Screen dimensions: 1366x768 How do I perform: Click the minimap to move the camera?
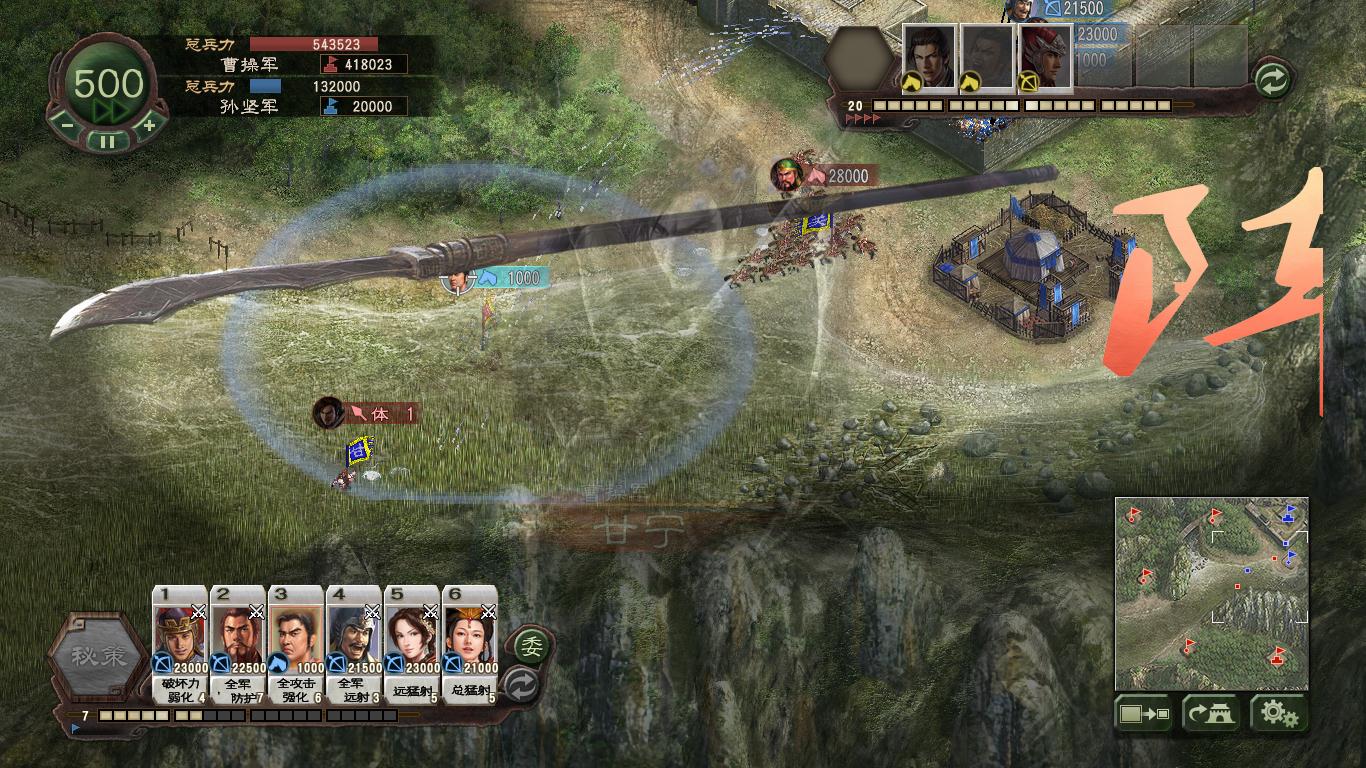coord(1211,593)
